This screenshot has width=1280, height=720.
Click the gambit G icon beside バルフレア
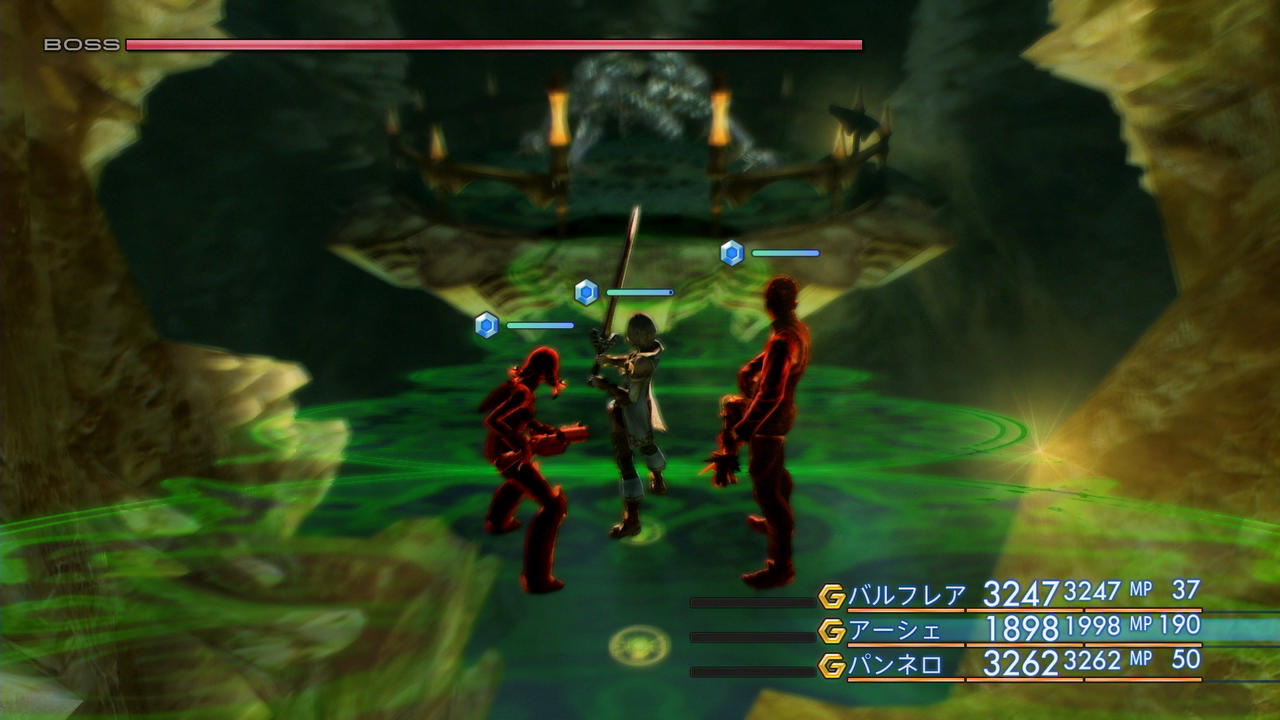832,597
